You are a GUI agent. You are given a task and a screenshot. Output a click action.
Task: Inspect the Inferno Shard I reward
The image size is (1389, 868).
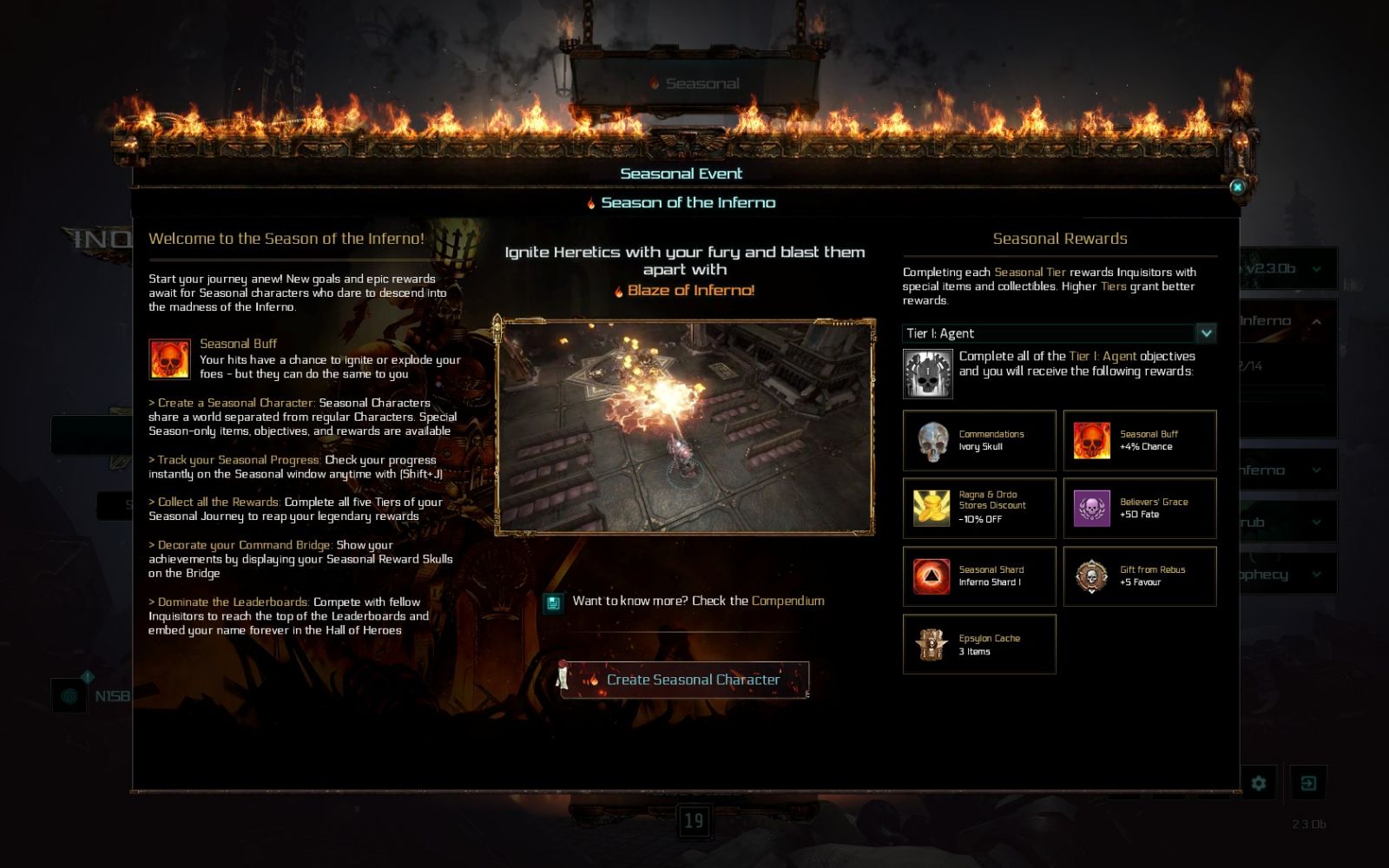(979, 575)
